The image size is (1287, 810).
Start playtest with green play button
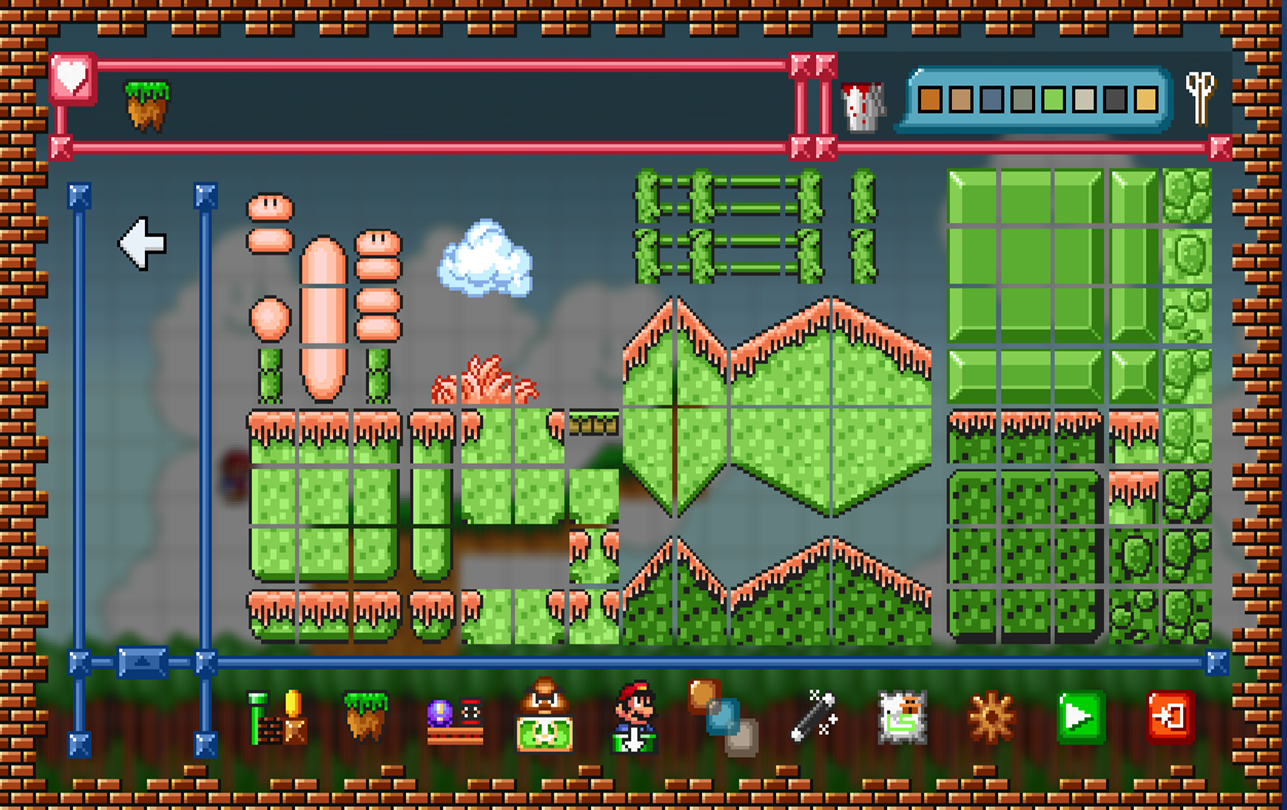pyautogui.click(x=1080, y=717)
